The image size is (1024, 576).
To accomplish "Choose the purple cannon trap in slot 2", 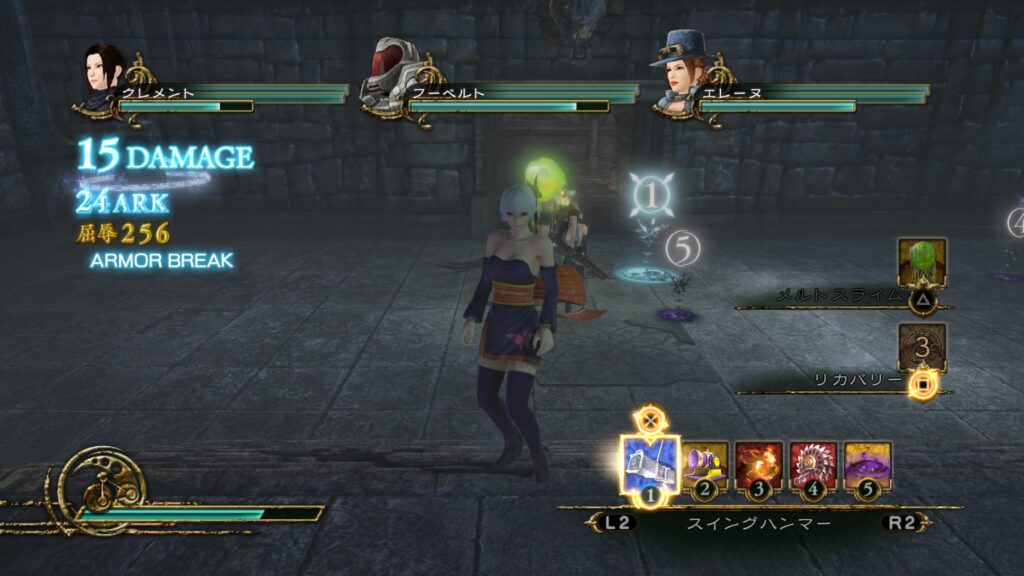I will coord(705,467).
